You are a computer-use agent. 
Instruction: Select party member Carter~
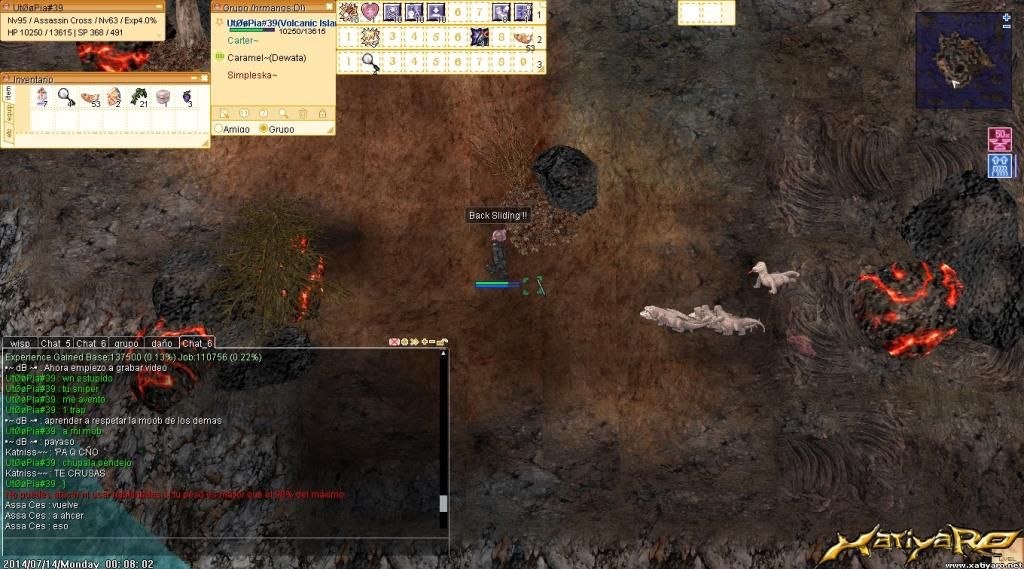pyautogui.click(x=241, y=42)
